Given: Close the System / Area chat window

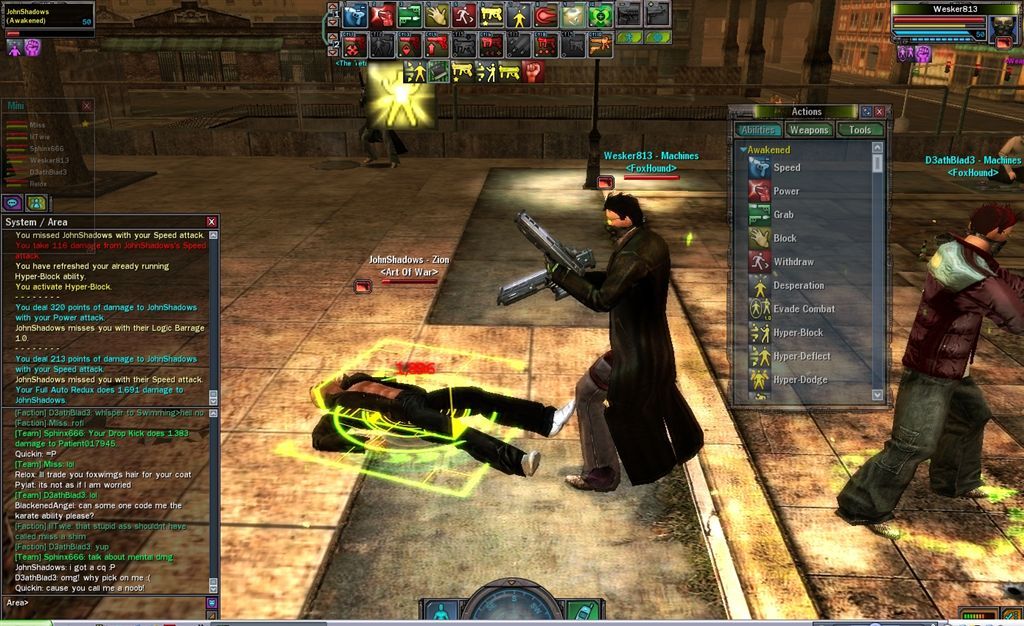Looking at the screenshot, I should coord(211,221).
